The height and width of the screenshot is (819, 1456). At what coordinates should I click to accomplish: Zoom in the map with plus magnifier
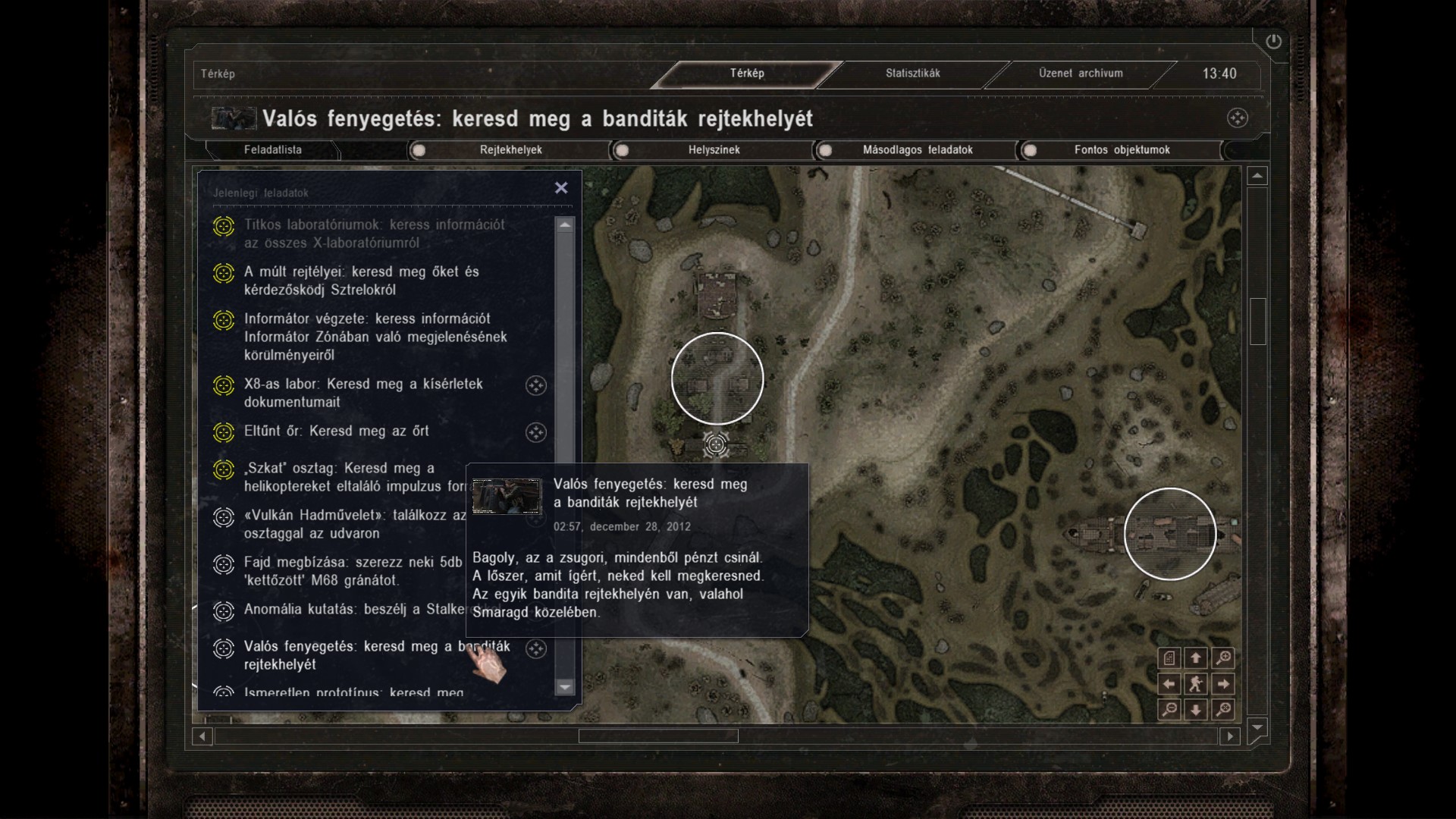pyautogui.click(x=1223, y=658)
